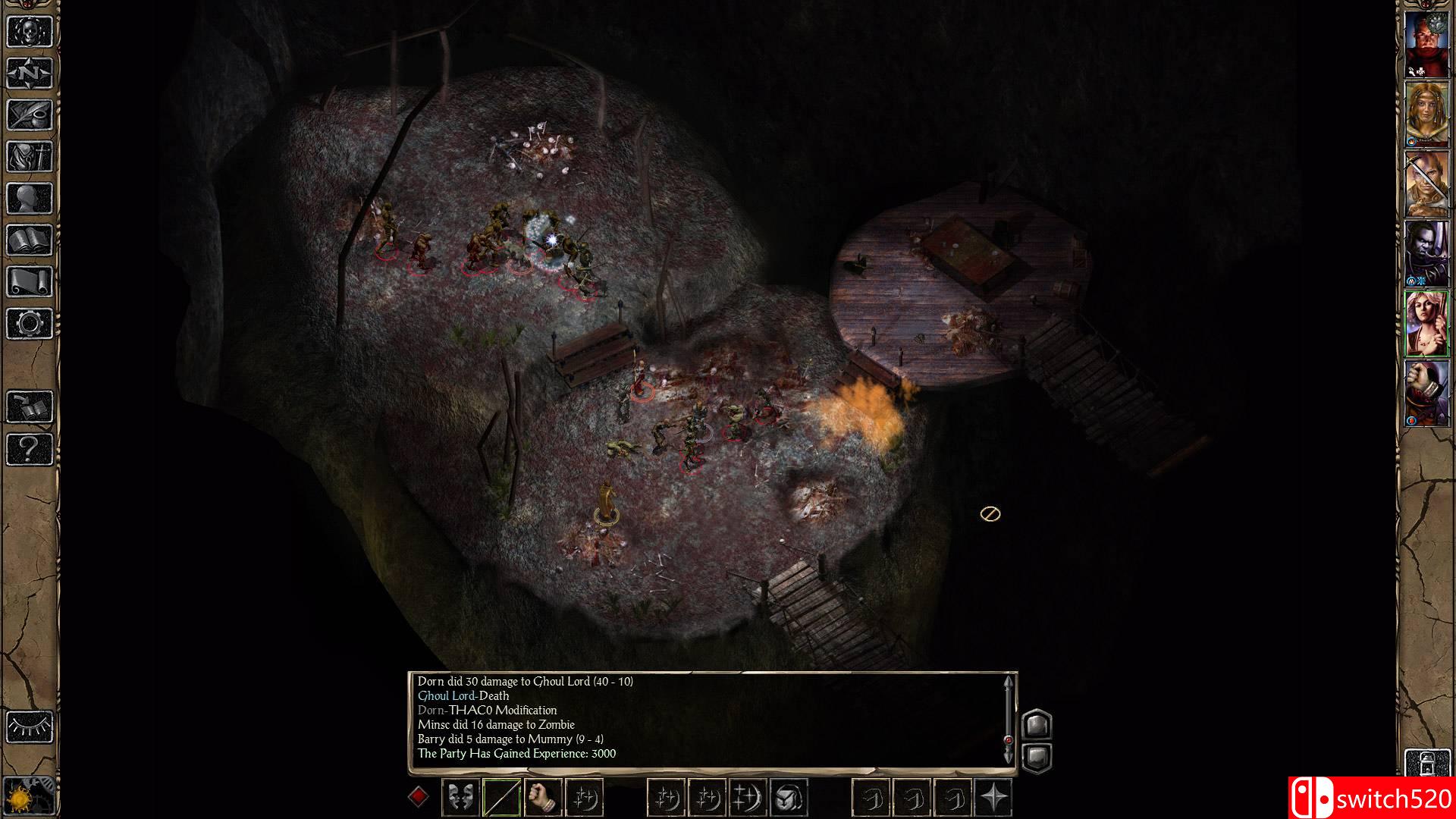Screen dimensions: 1456x819
Task: Click the closed eye icon
Action: pyautogui.click(x=30, y=726)
